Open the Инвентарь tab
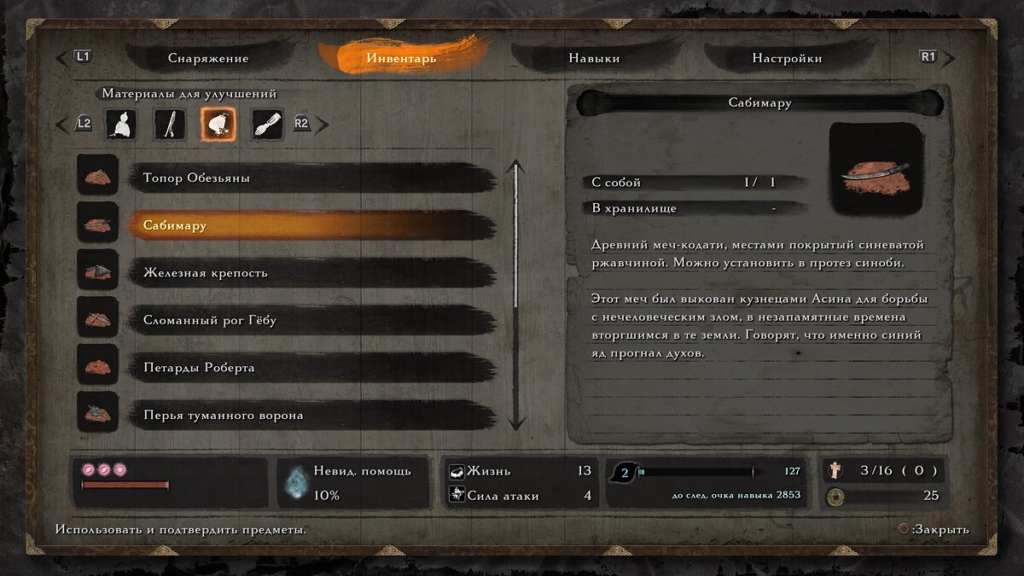The image size is (1024, 576). [401, 58]
